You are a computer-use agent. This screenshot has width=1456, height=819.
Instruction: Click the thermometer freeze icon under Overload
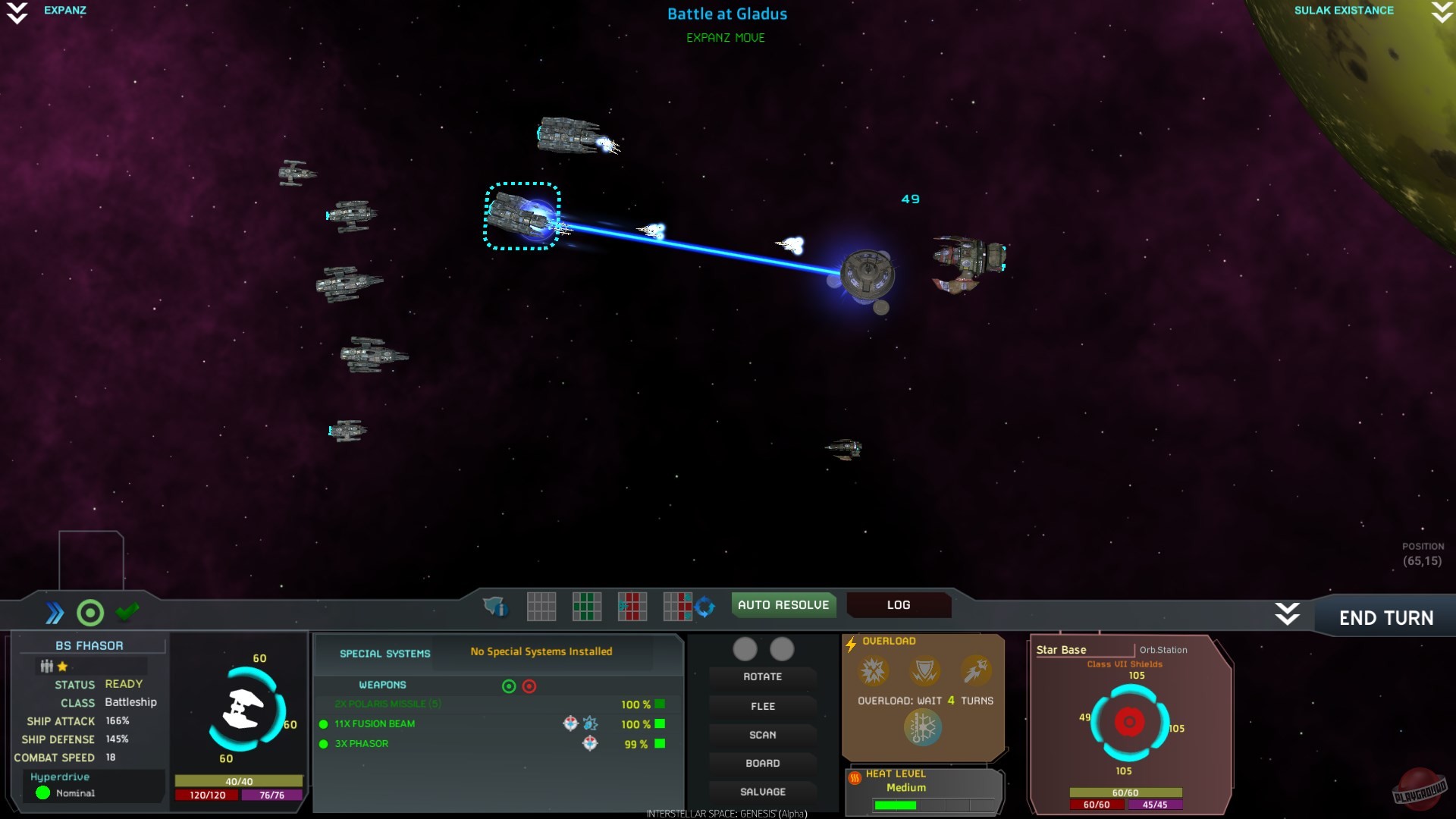924,727
